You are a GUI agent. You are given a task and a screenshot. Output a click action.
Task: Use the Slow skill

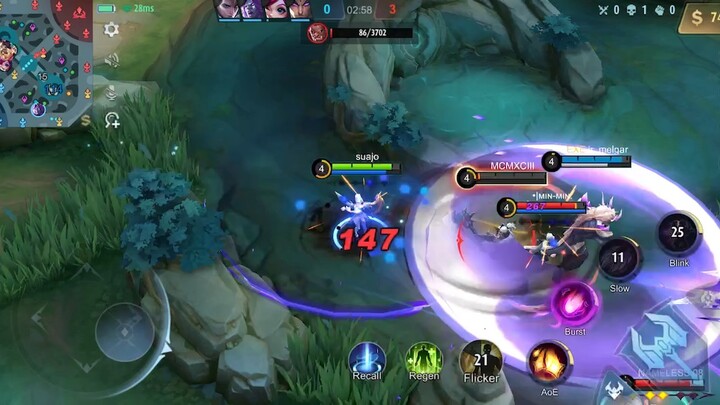click(620, 258)
